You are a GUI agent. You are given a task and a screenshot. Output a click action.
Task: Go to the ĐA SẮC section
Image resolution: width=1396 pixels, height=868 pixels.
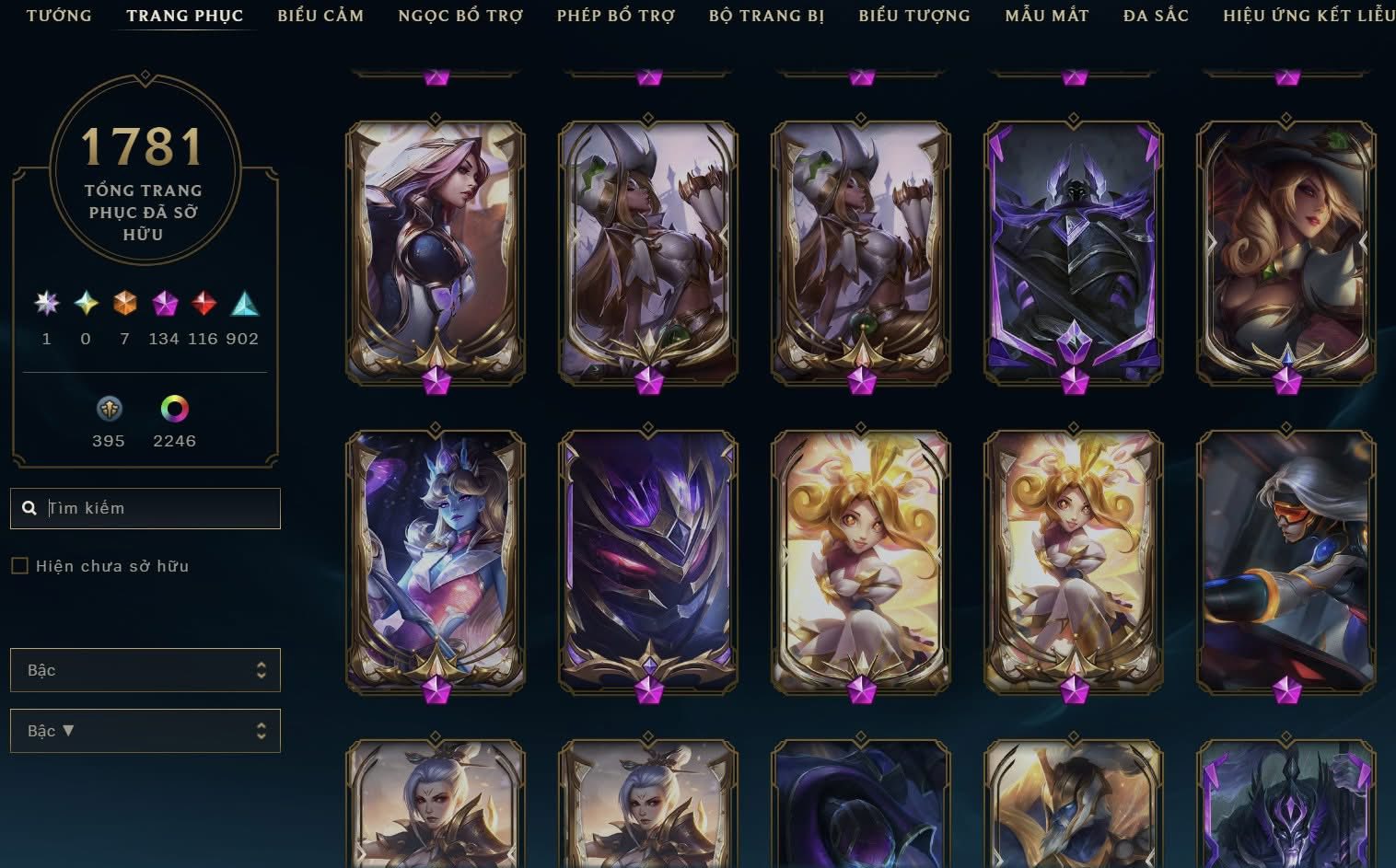(1154, 15)
